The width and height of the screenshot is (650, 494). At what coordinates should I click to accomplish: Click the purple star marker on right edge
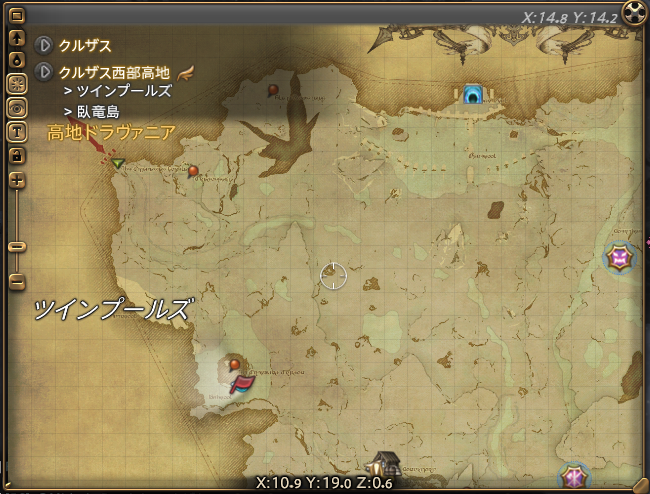(622, 259)
